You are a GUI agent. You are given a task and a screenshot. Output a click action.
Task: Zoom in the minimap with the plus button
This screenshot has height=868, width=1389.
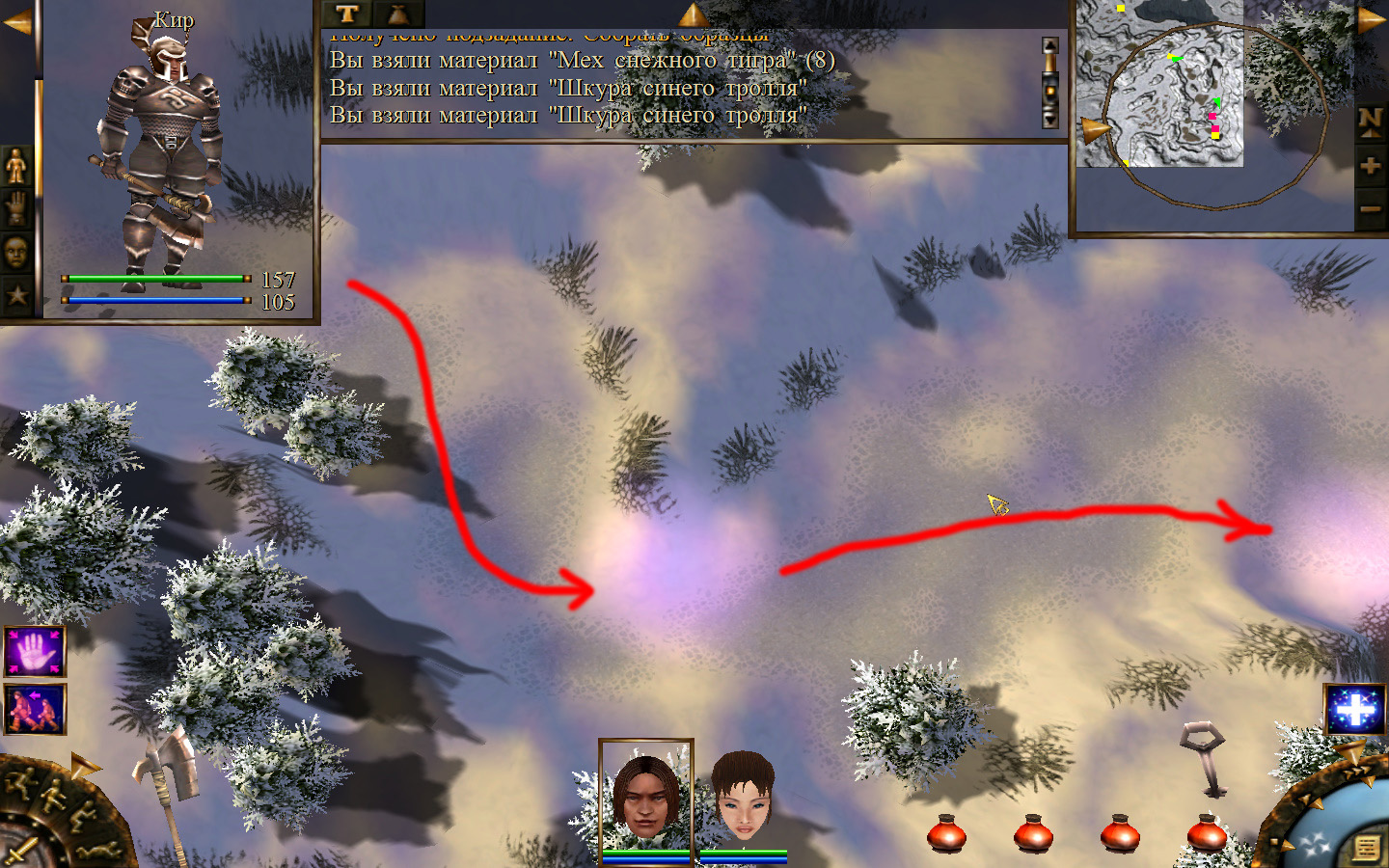click(x=1370, y=166)
